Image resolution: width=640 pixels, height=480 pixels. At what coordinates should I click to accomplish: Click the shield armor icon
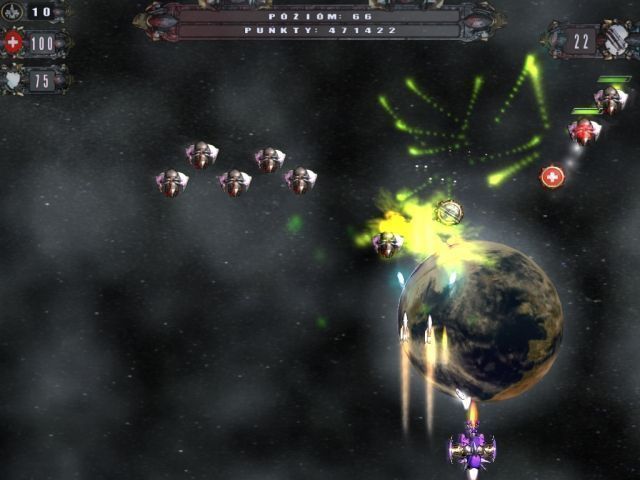click(13, 80)
